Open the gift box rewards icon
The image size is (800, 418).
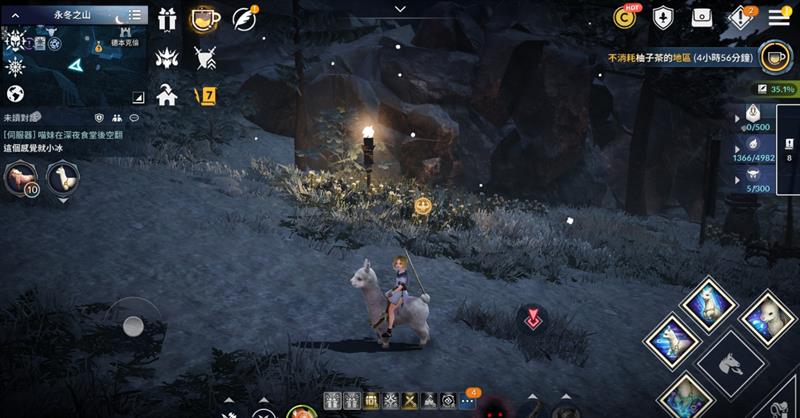pos(168,17)
